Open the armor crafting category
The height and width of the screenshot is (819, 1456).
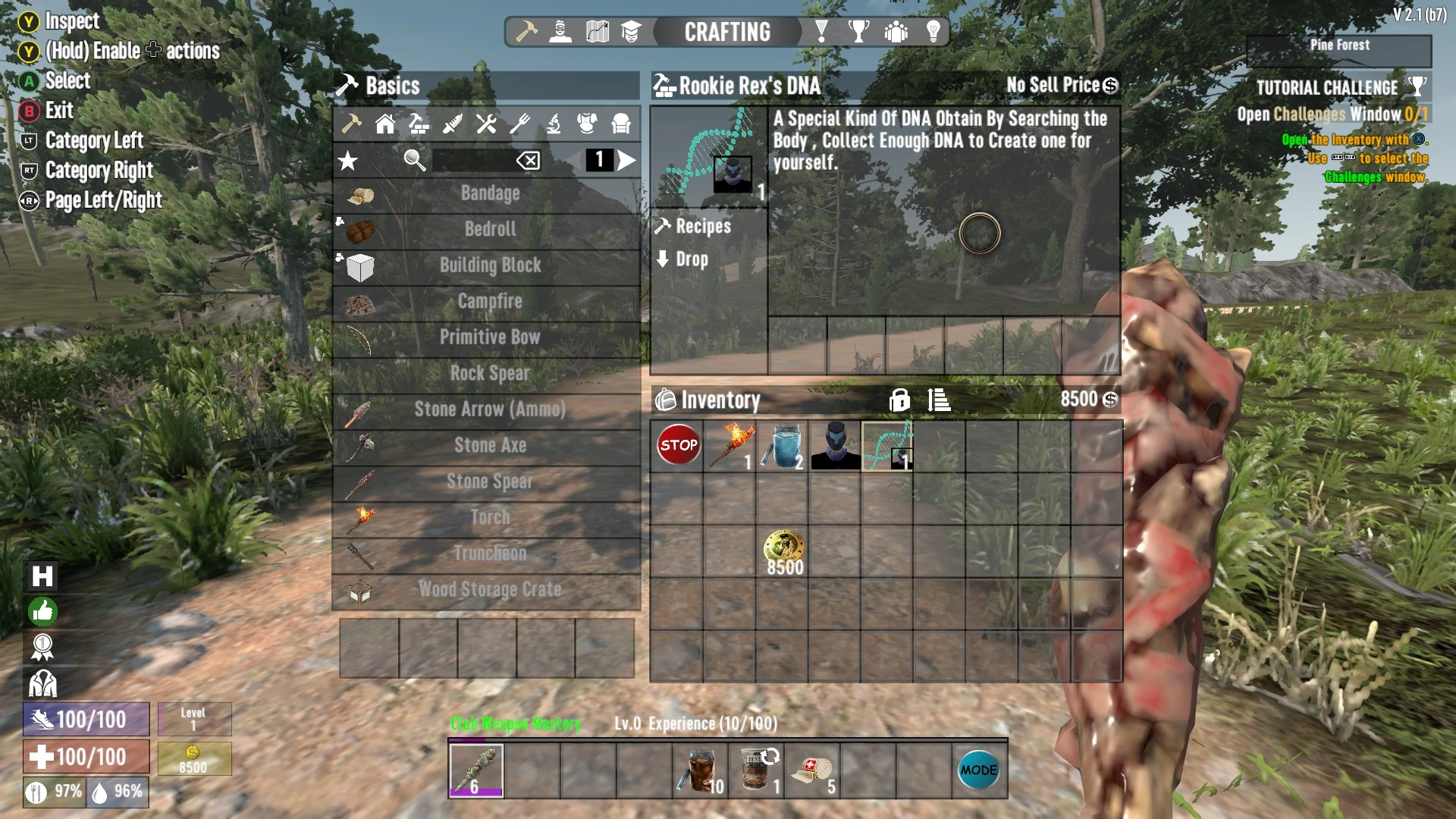point(585,124)
